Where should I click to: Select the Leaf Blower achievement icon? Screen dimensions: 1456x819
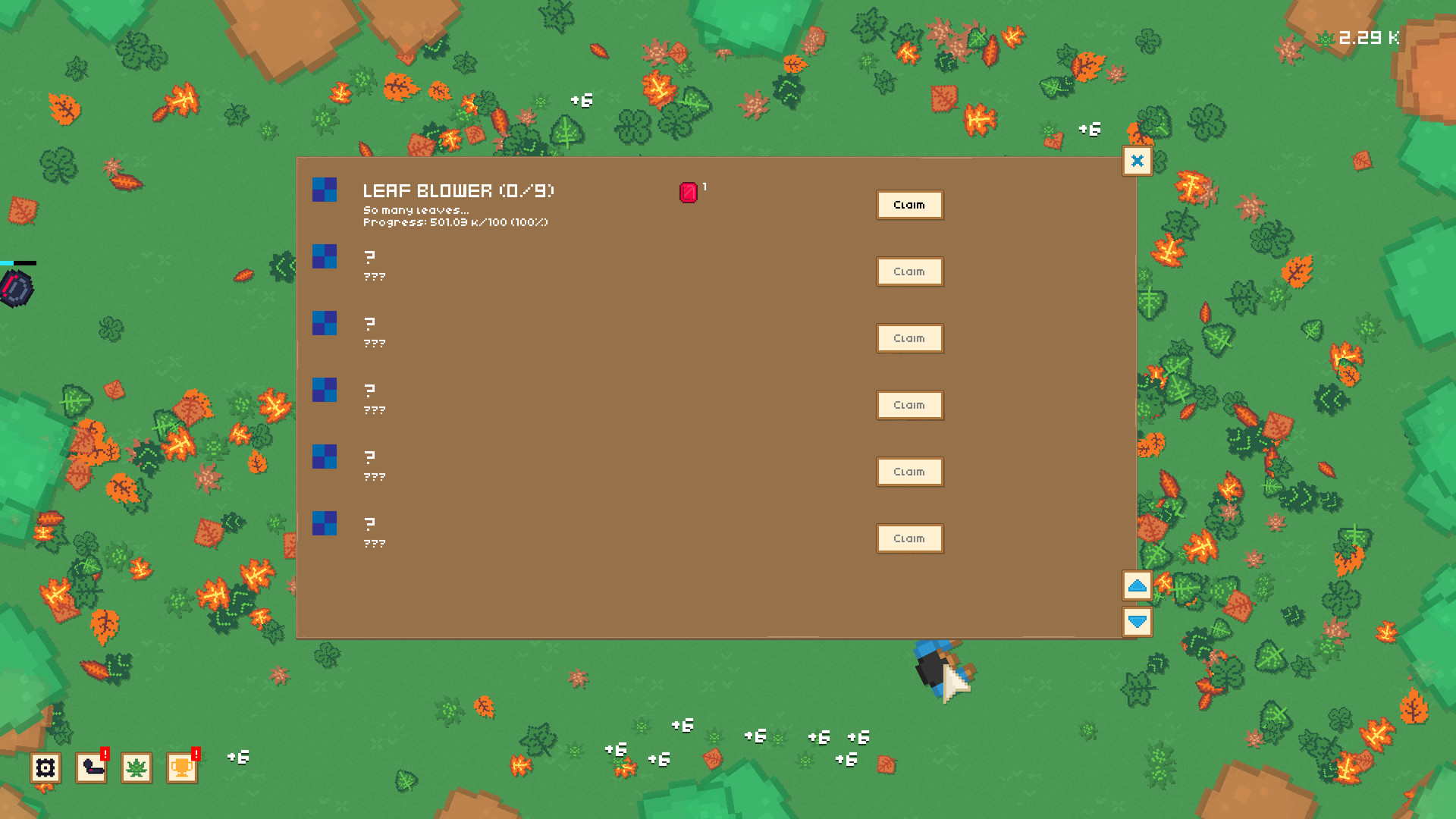[324, 190]
